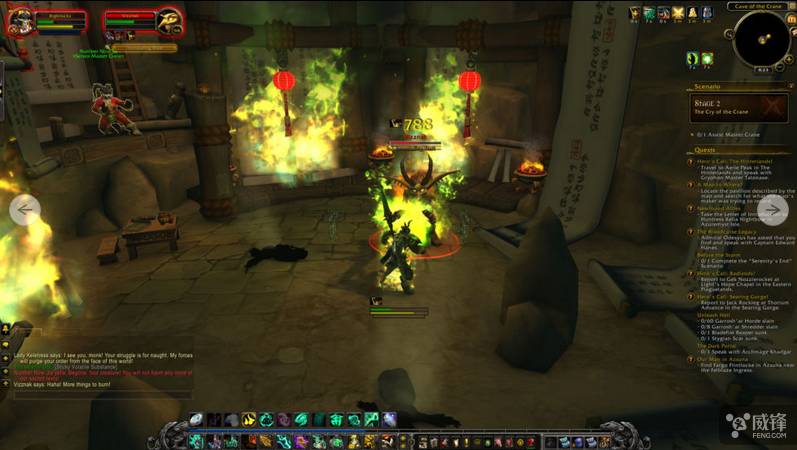Open the backpack bag slot
Image resolution: width=797 pixels, height=450 pixels.
[x=606, y=442]
